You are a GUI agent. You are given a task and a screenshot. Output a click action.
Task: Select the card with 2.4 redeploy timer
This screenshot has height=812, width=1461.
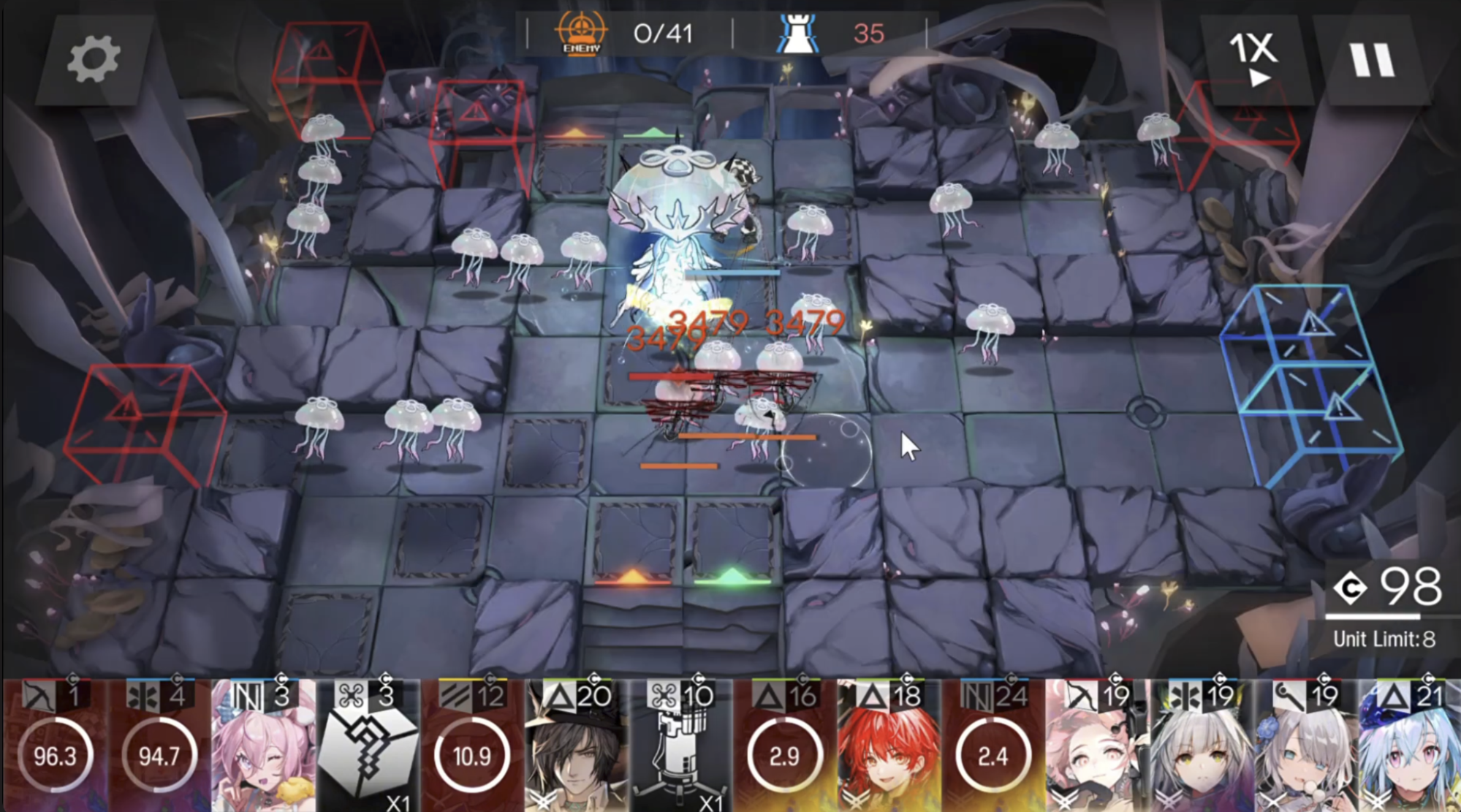[x=993, y=745]
